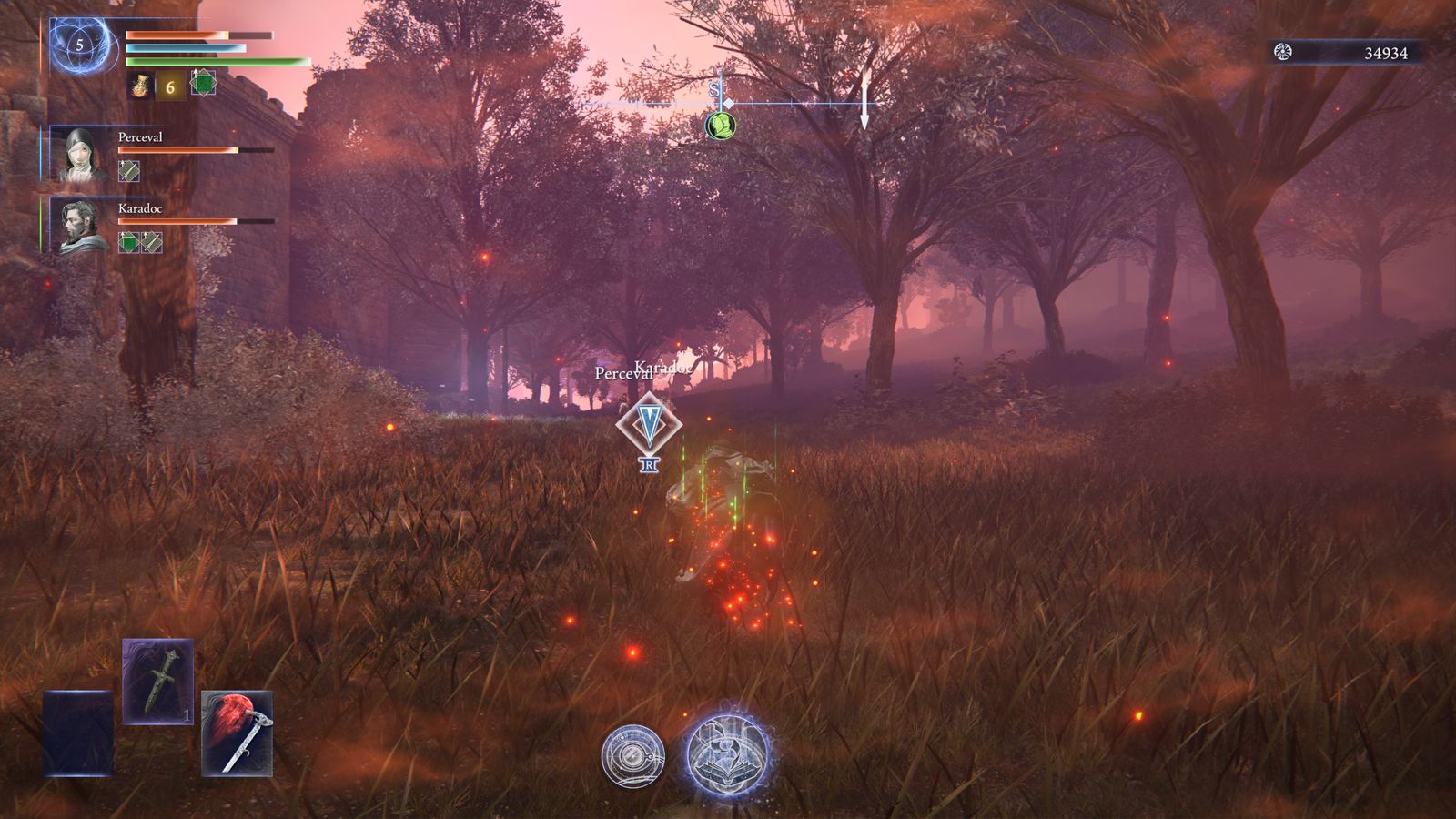Select the dagger item slot
Viewport: 1456px width, 819px height.
pyautogui.click(x=158, y=682)
